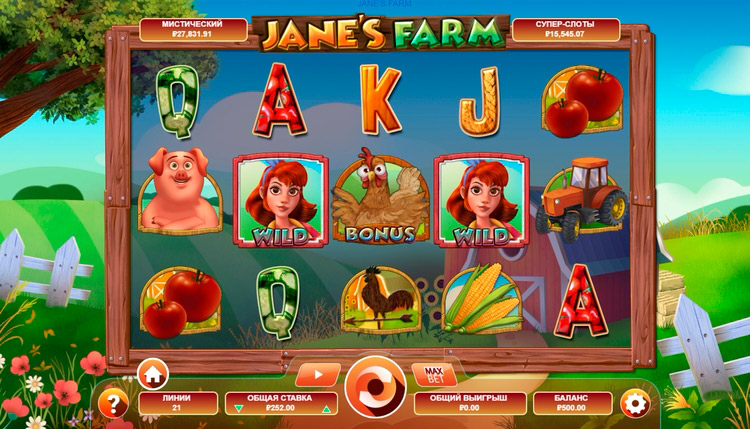
Task: Increase total bet with the up arrow
Action: click(326, 409)
